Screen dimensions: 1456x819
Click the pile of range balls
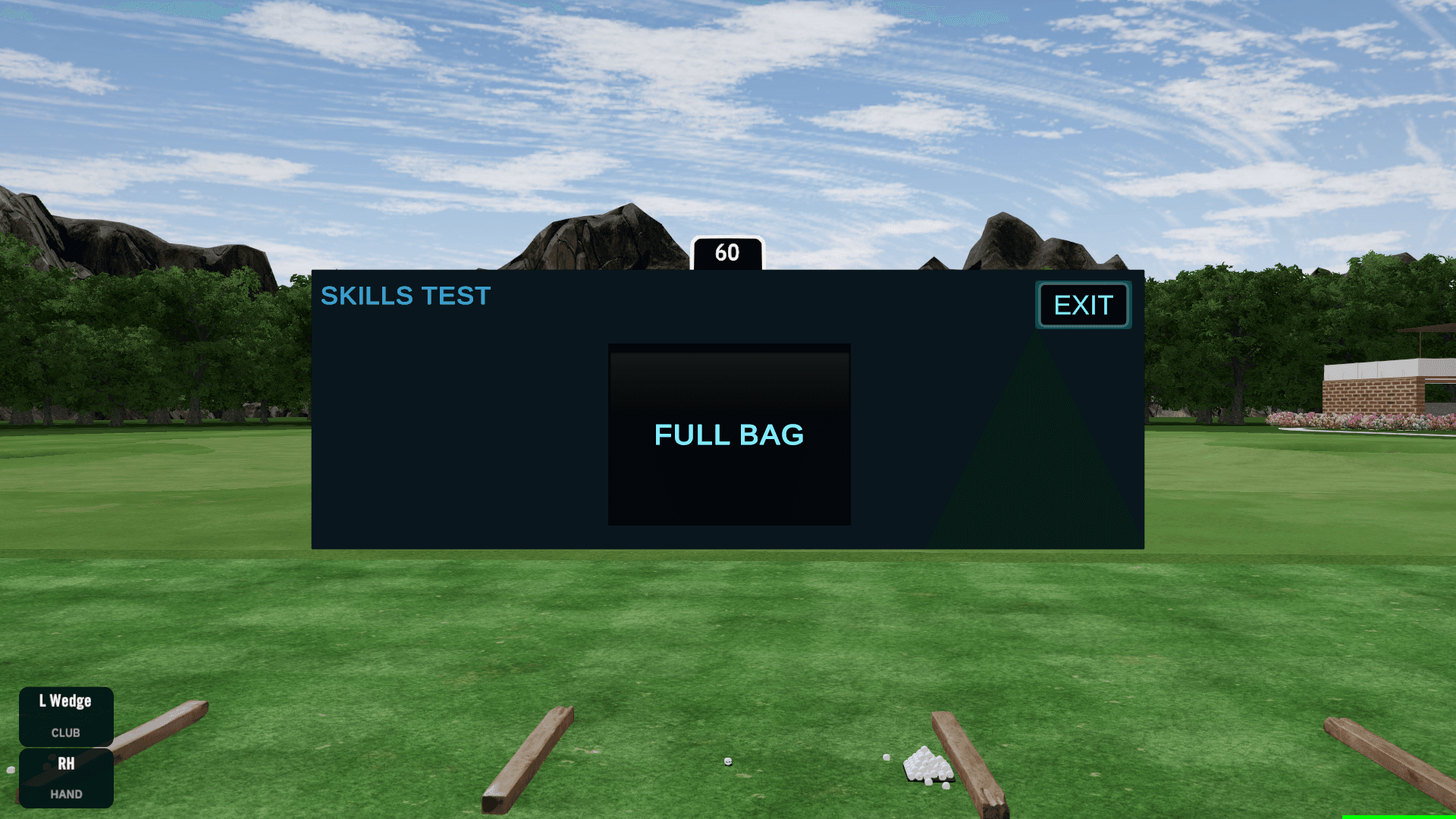click(927, 766)
